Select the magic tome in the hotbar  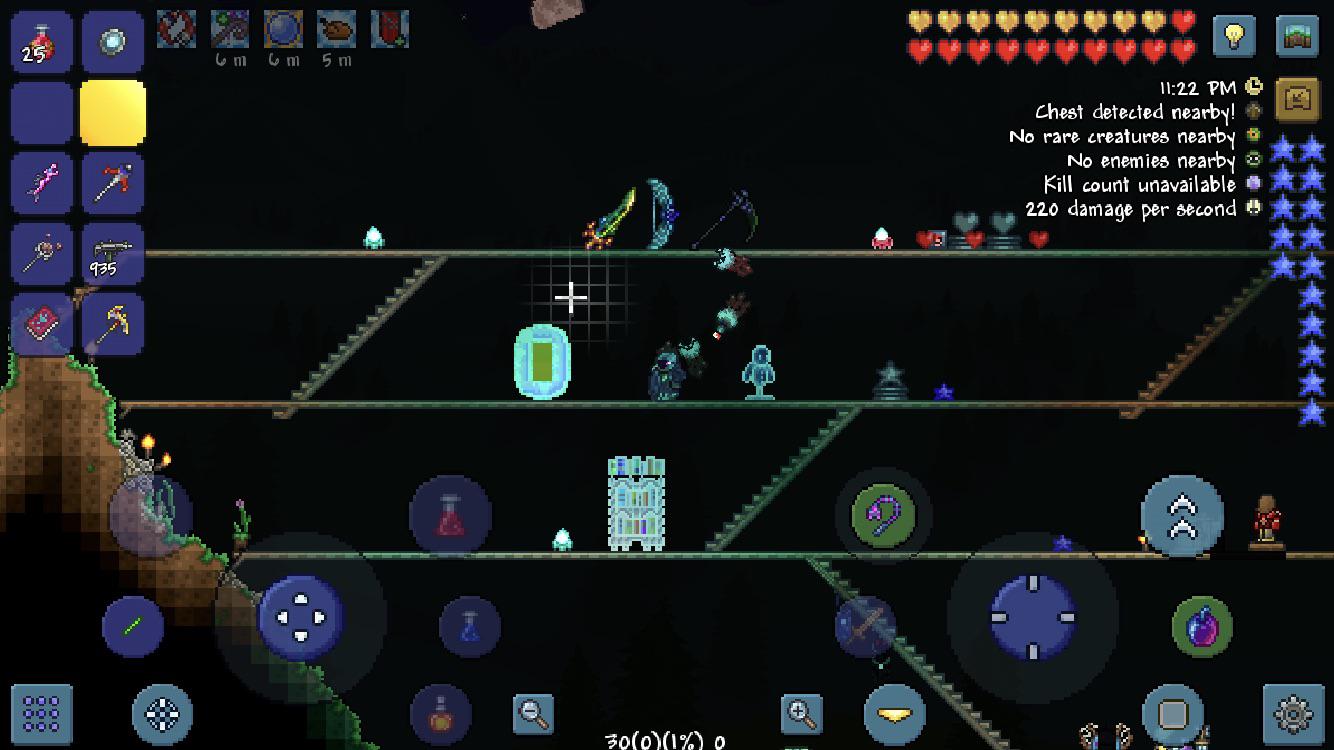tap(41, 325)
